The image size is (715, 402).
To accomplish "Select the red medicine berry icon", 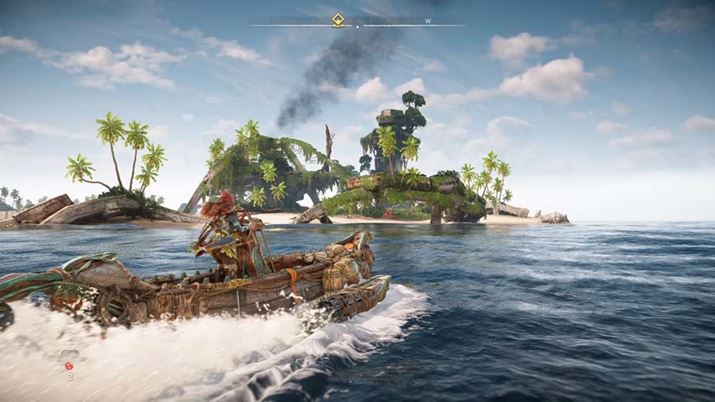I will click(69, 366).
